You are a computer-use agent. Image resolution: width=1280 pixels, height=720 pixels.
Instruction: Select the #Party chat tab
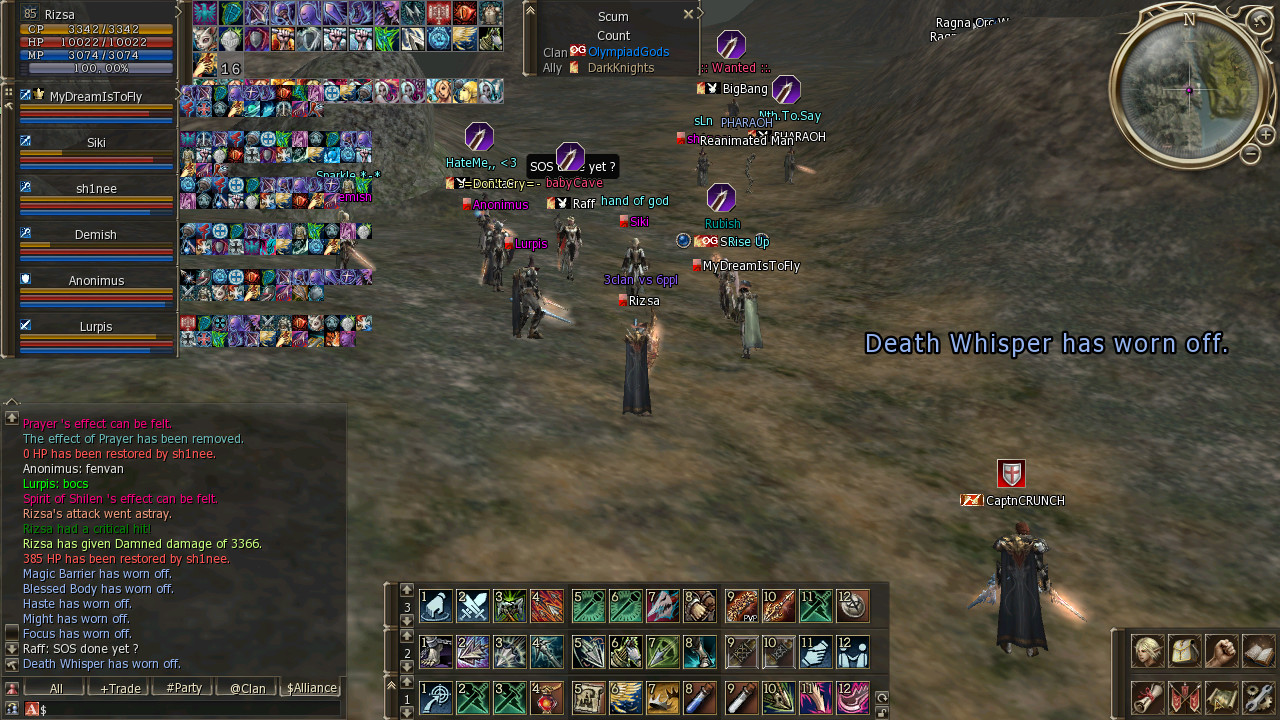tap(182, 688)
